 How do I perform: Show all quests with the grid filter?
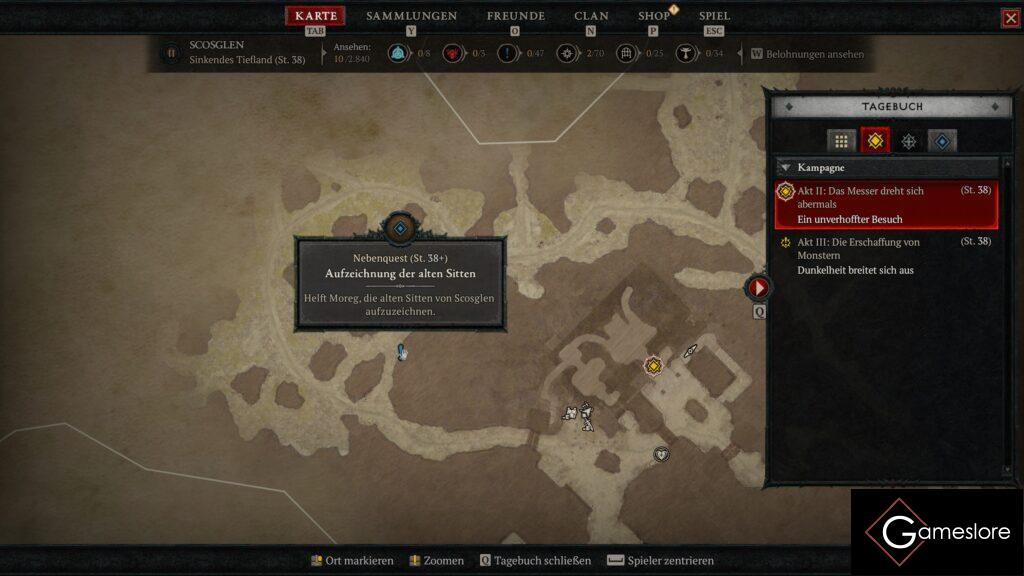tap(841, 141)
